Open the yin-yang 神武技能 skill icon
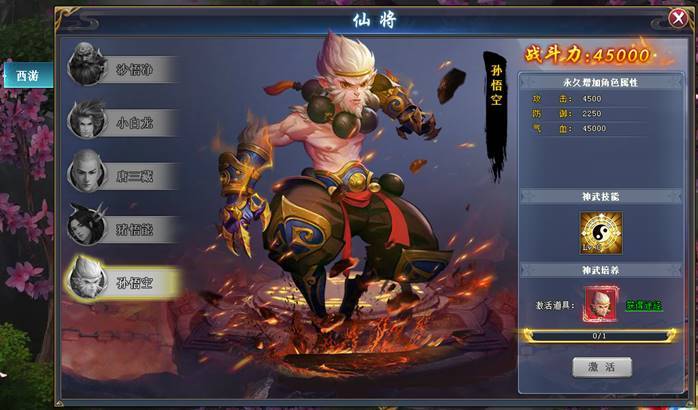 [601, 233]
